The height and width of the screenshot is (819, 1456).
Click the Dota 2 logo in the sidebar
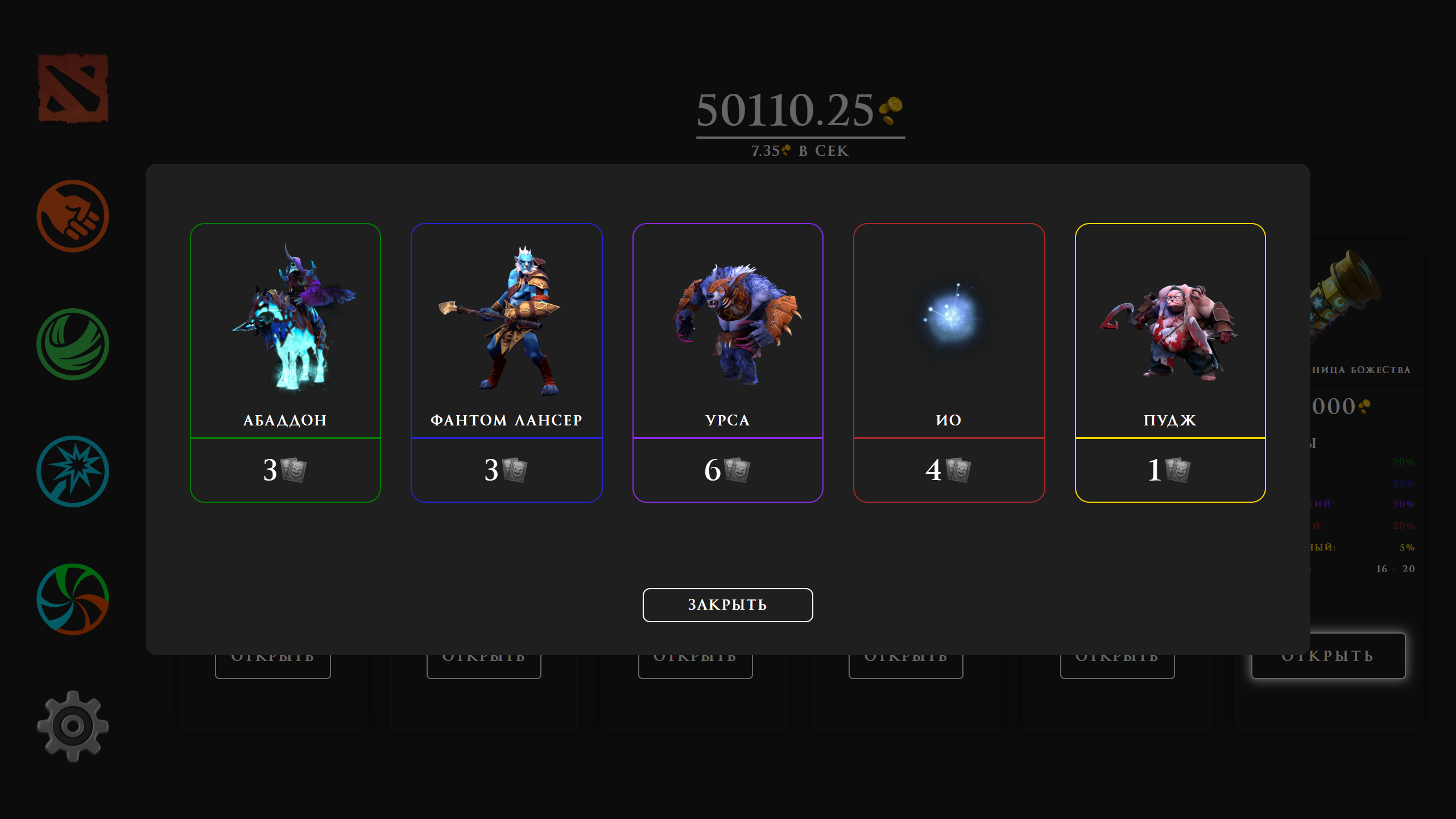click(x=73, y=88)
